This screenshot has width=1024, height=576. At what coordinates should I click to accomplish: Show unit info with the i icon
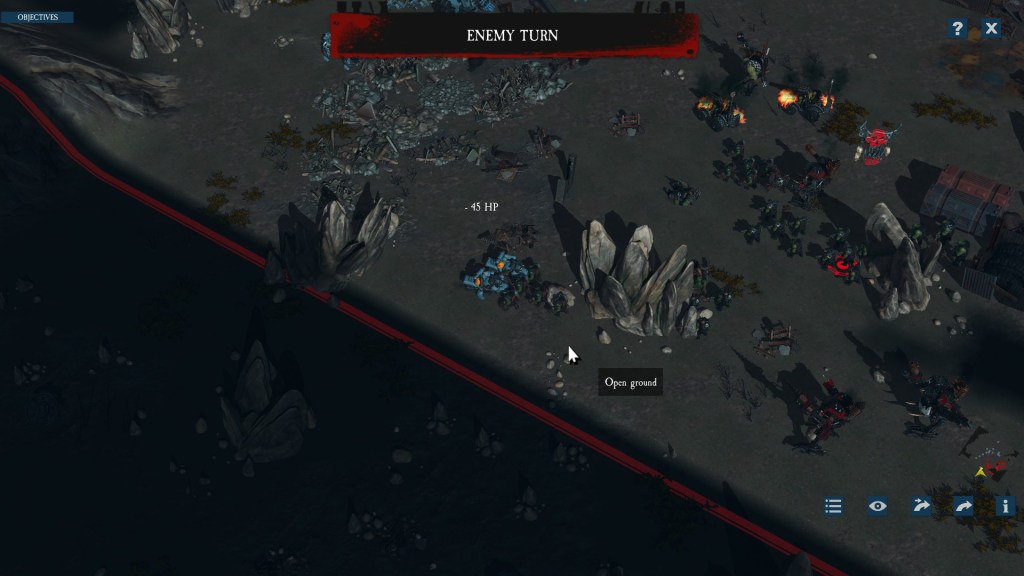(1005, 506)
